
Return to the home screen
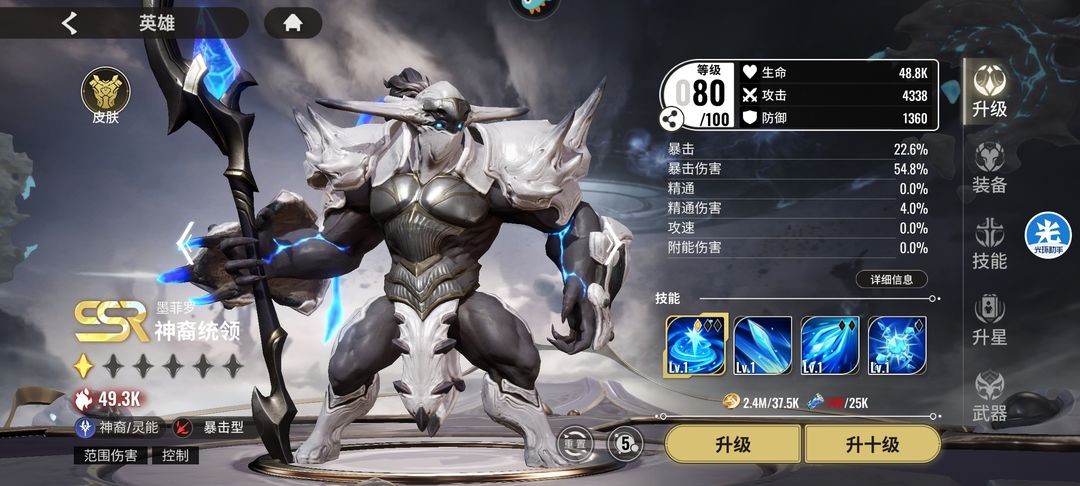click(x=293, y=23)
